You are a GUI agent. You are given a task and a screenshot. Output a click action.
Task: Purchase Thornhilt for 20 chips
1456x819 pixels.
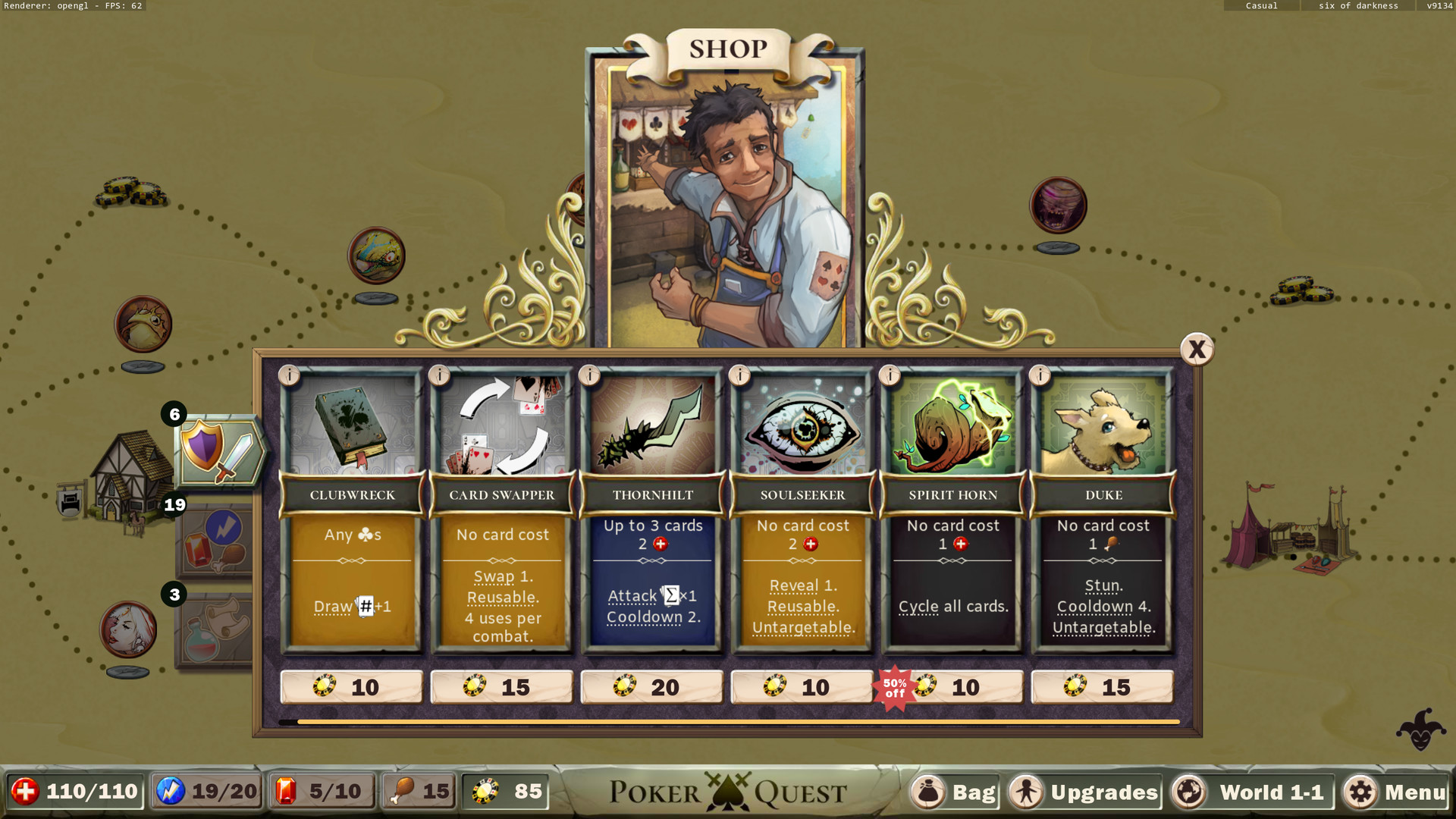[x=652, y=687]
